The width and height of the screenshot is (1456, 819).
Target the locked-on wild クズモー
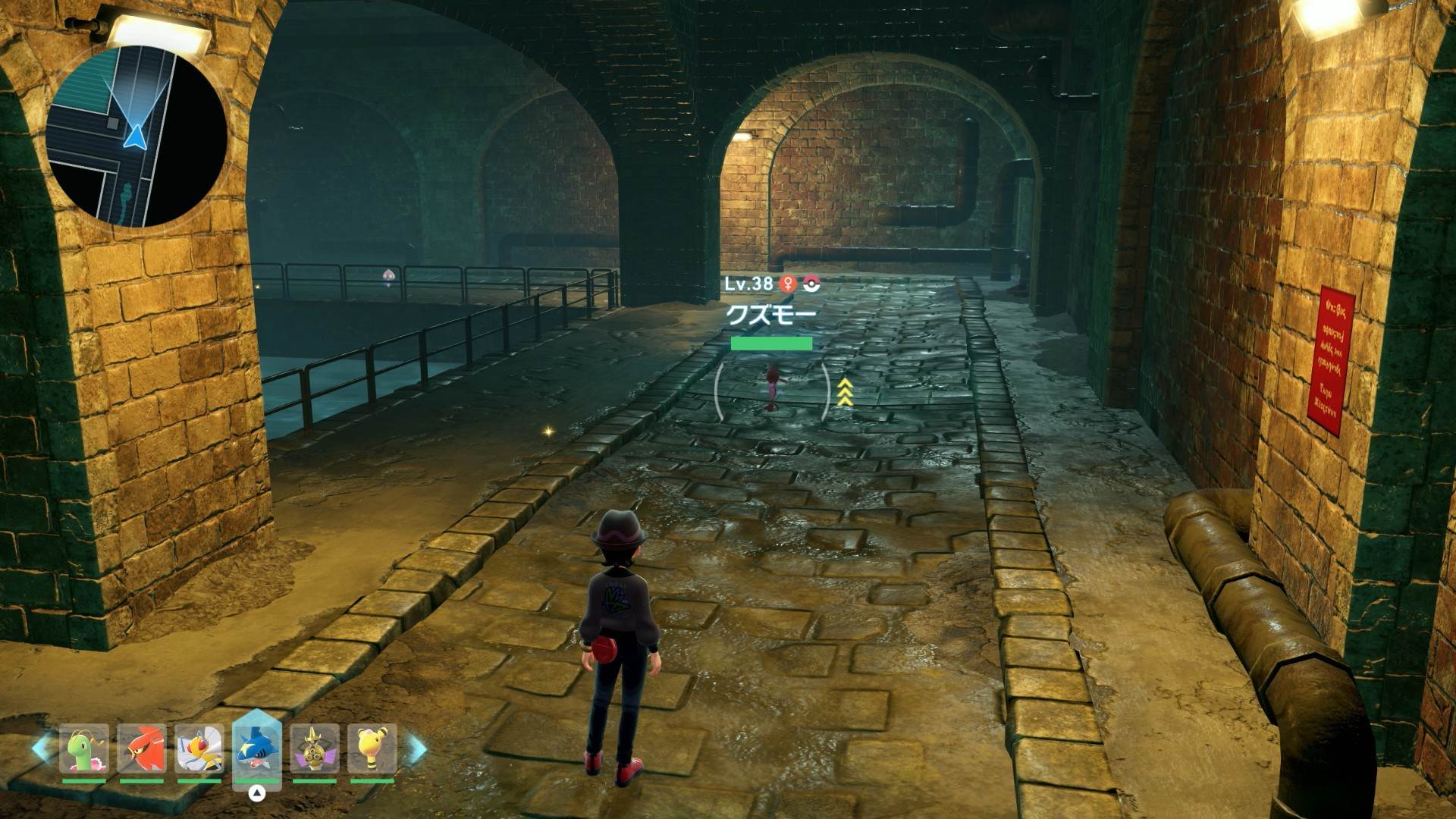click(772, 388)
